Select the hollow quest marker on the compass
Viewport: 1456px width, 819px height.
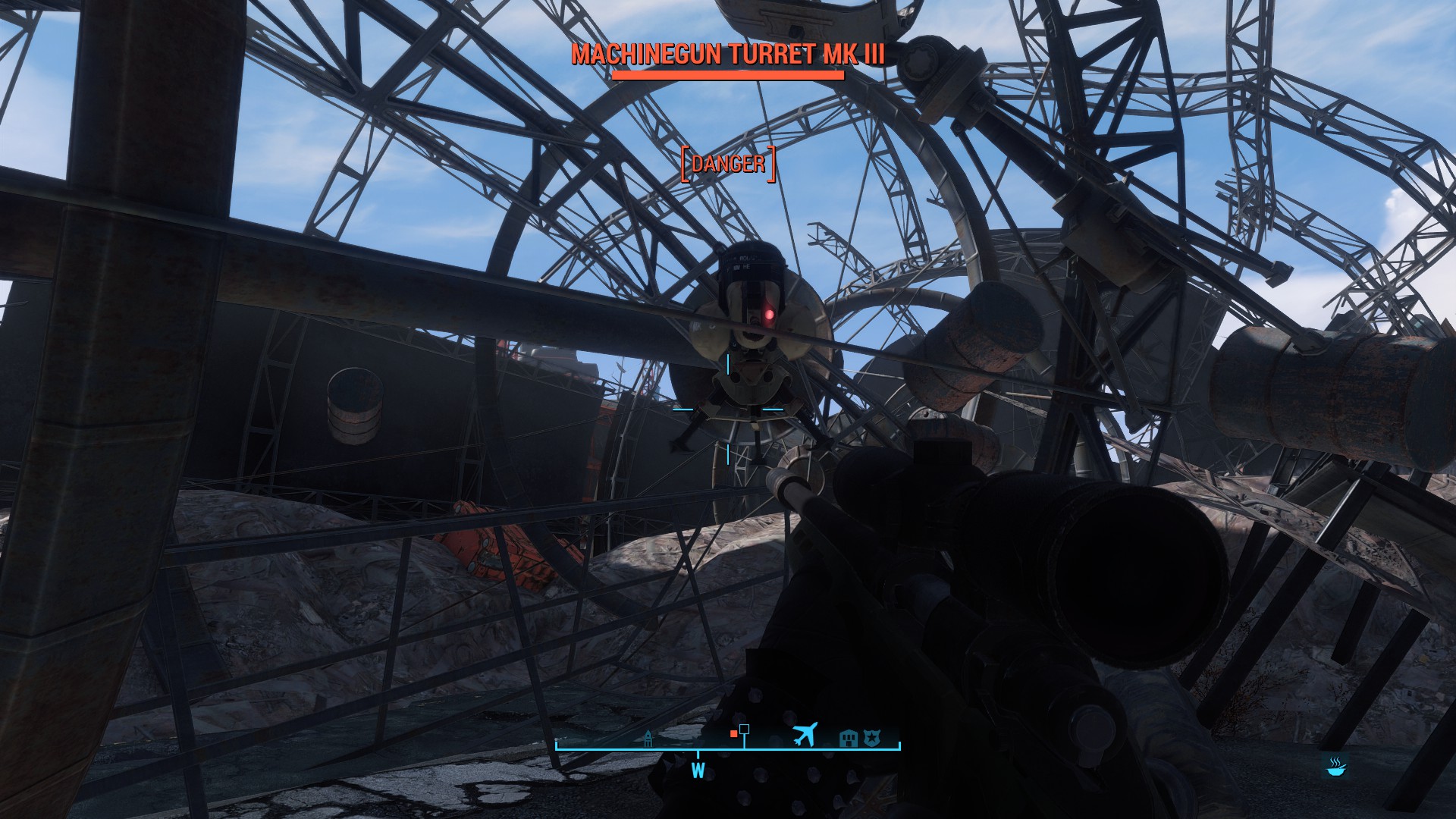click(x=745, y=729)
